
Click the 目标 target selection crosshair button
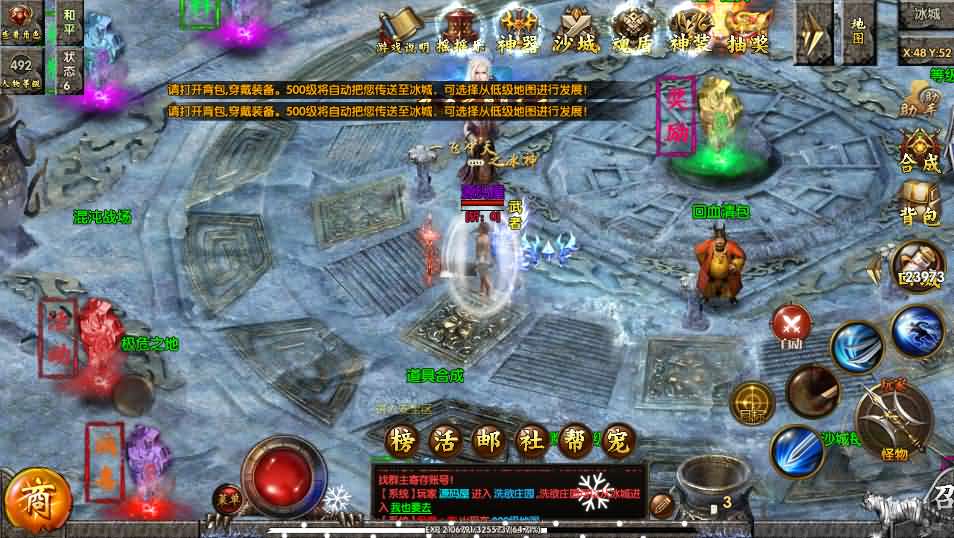(x=752, y=402)
